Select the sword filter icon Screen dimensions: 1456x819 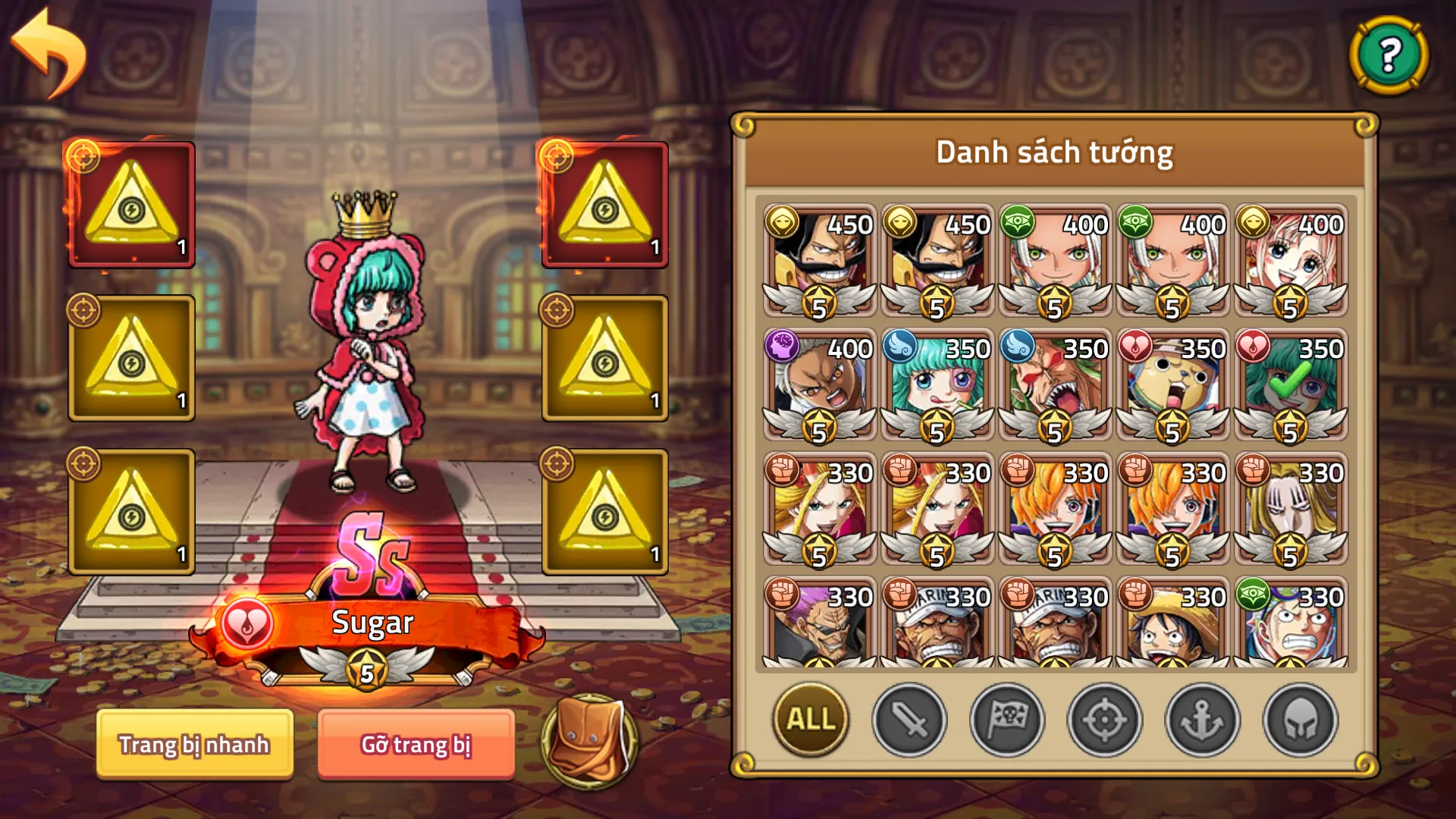909,721
